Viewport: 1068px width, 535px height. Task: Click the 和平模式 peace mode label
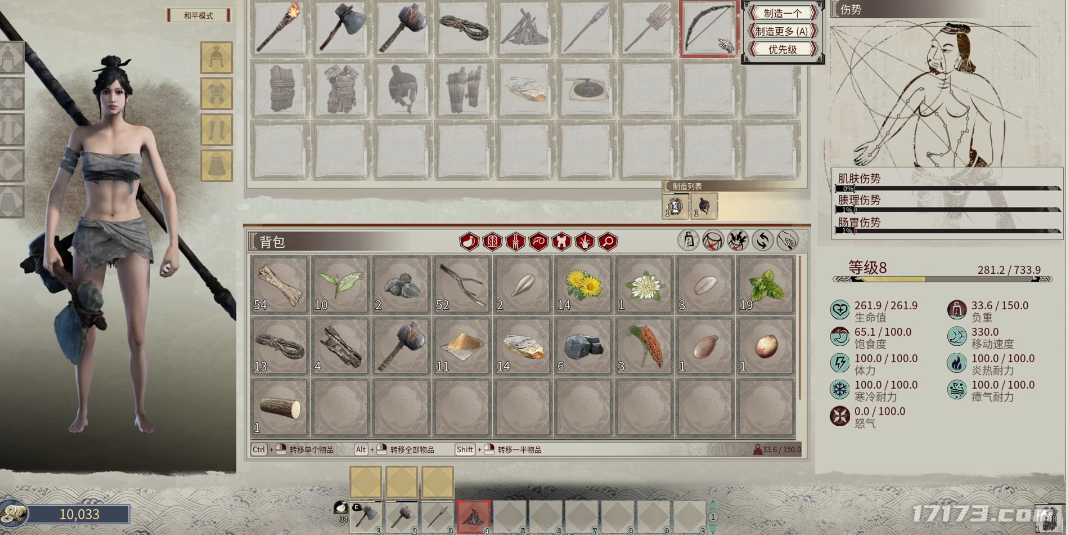tap(198, 15)
